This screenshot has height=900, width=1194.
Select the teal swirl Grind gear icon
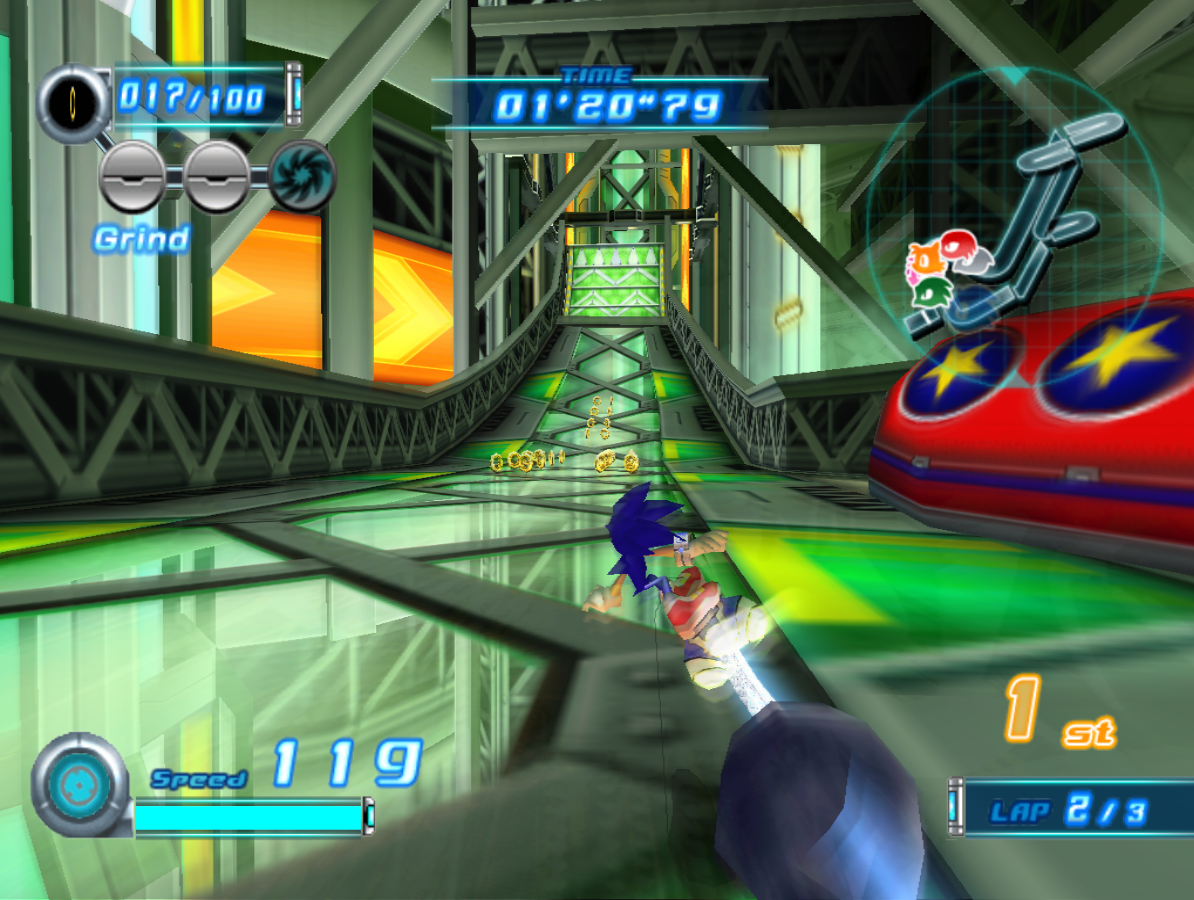pos(302,178)
